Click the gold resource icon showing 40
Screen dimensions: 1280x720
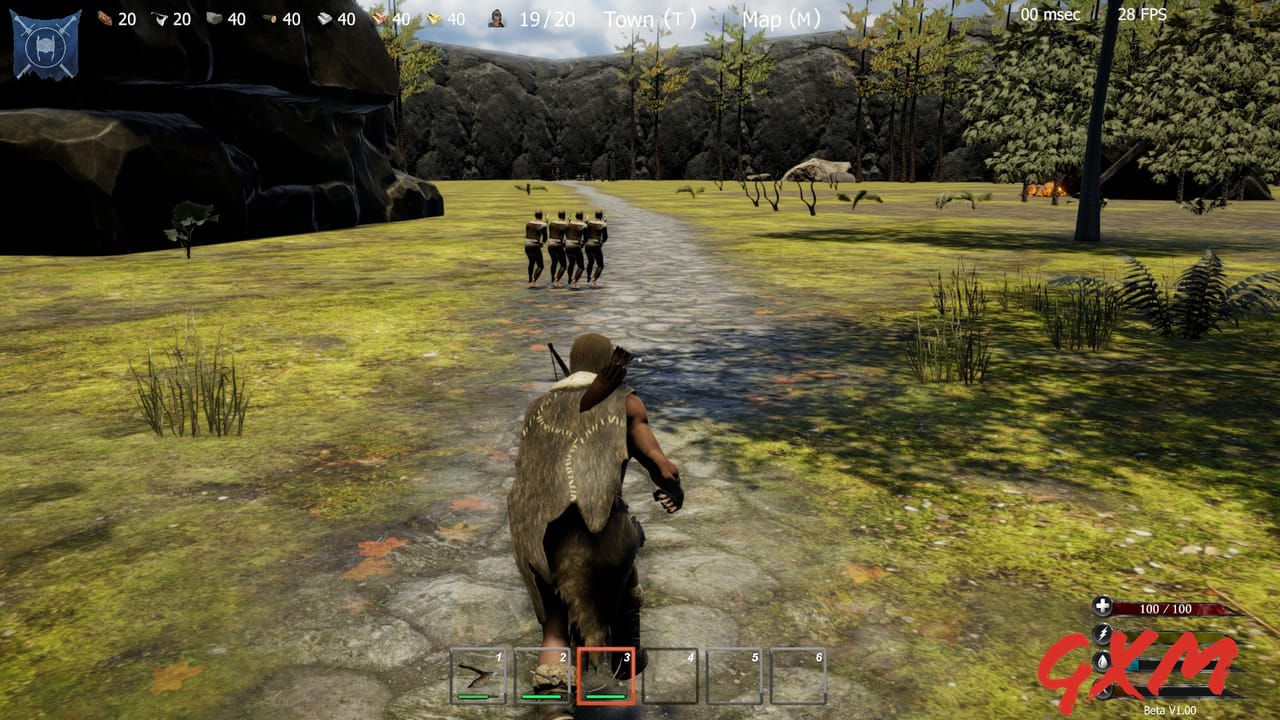[436, 18]
